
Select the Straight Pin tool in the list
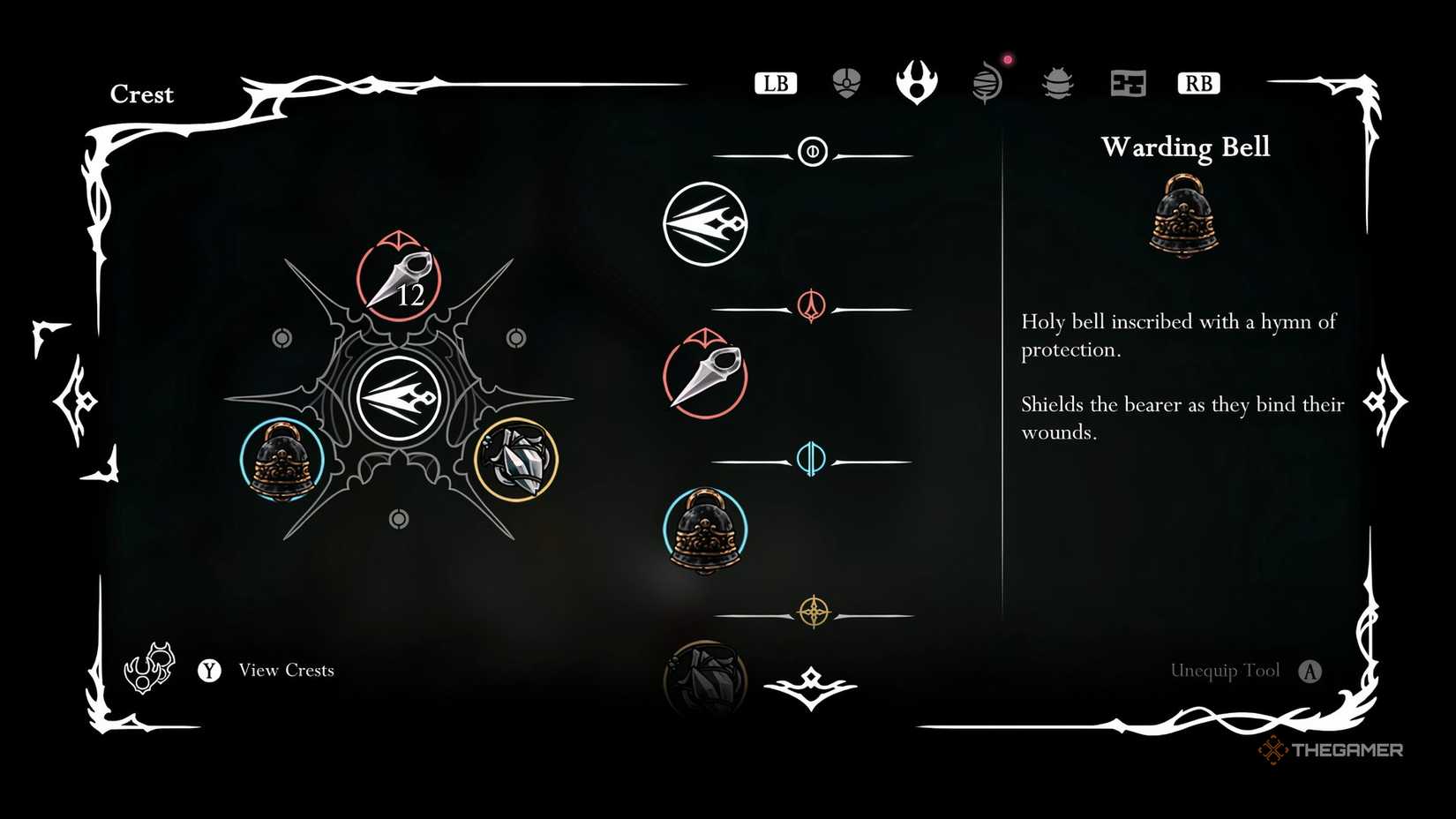[703, 377]
